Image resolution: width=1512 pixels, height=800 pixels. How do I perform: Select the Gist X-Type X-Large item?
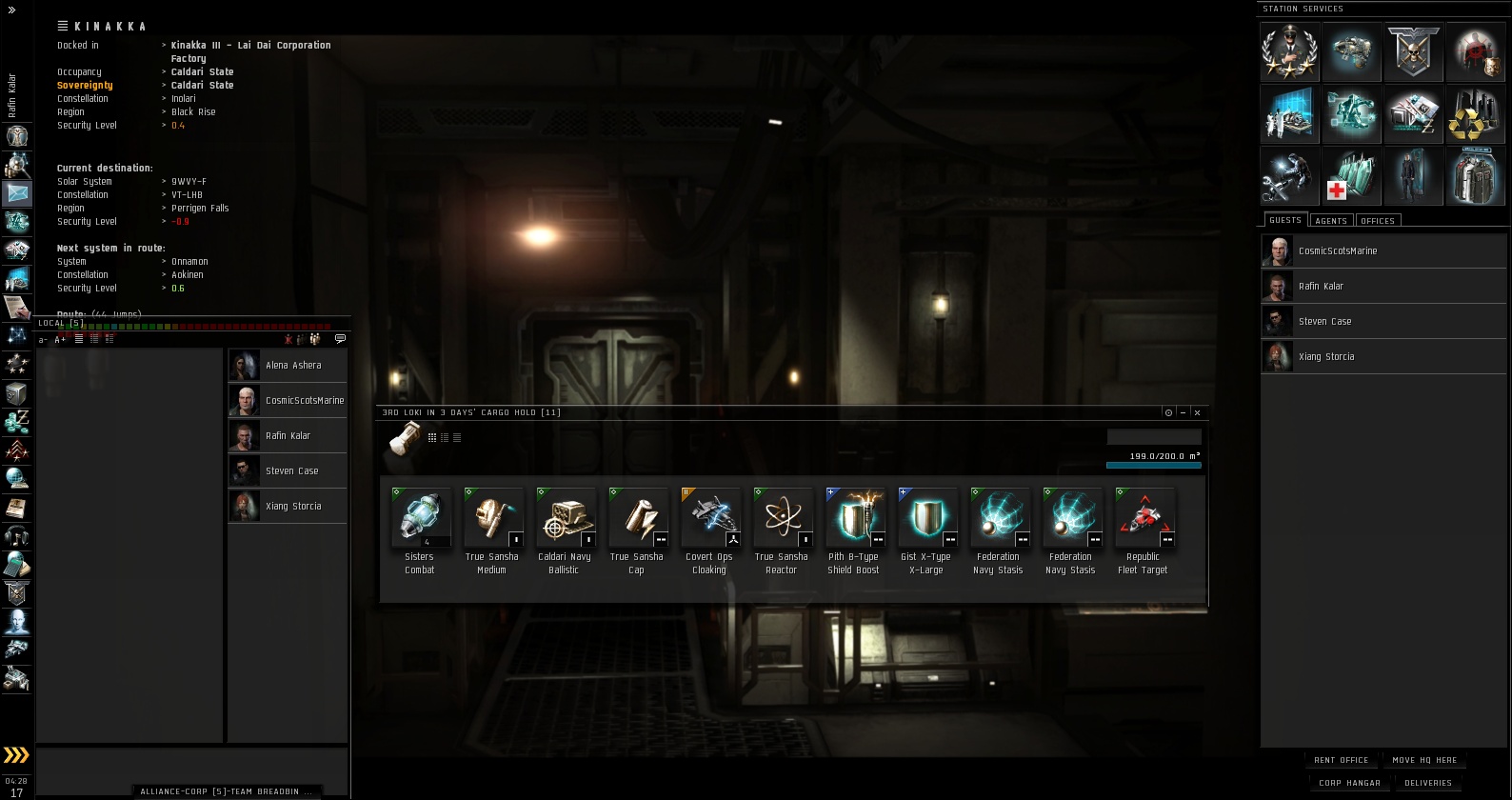pyautogui.click(x=926, y=520)
